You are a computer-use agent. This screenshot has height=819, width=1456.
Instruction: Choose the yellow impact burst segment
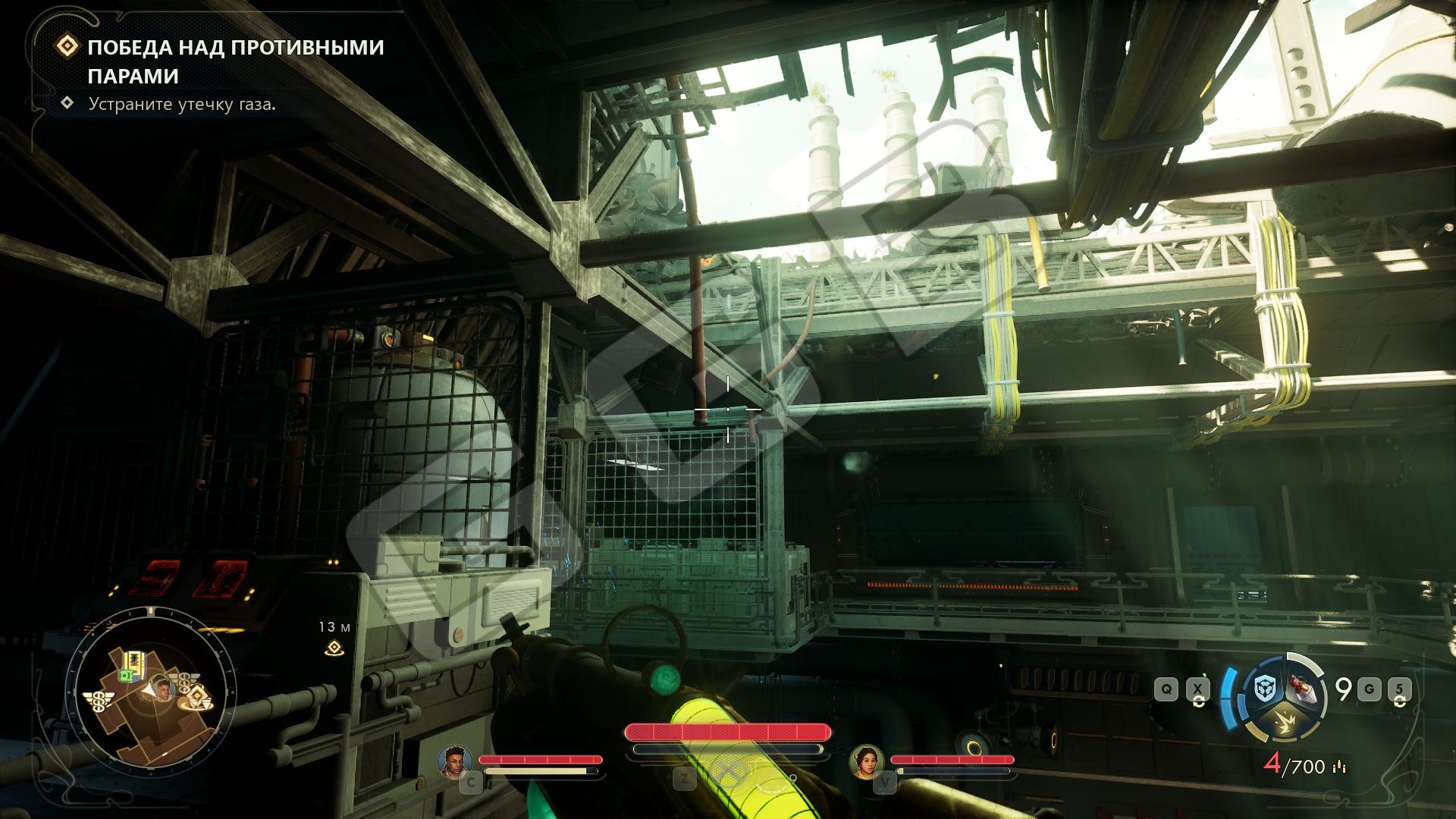pyautogui.click(x=1283, y=723)
